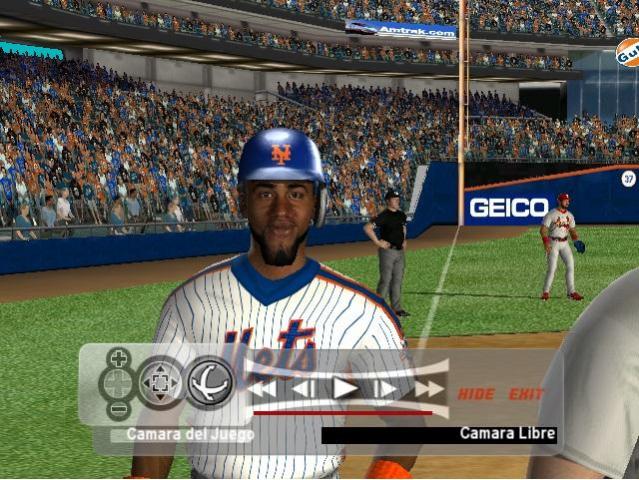
Task: Rewind the replay with the double-left arrows
Action: (x=263, y=388)
